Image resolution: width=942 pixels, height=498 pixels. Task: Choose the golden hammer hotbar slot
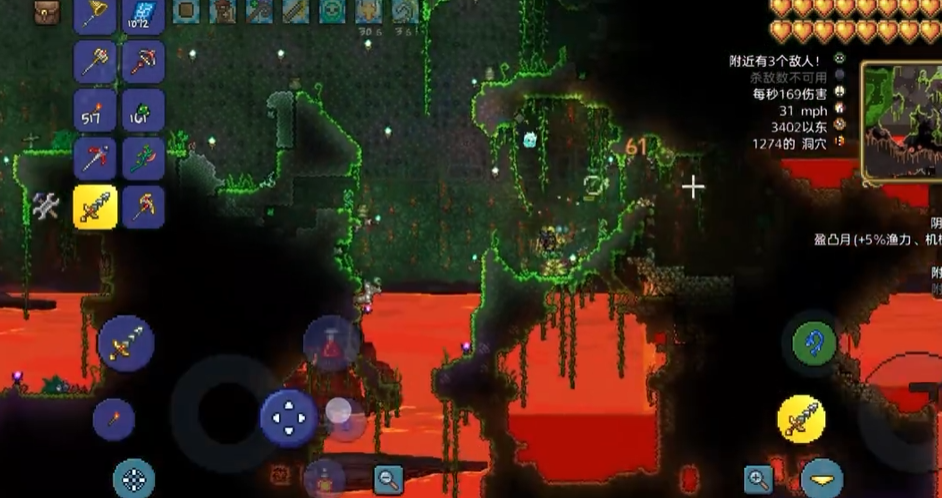(x=96, y=61)
